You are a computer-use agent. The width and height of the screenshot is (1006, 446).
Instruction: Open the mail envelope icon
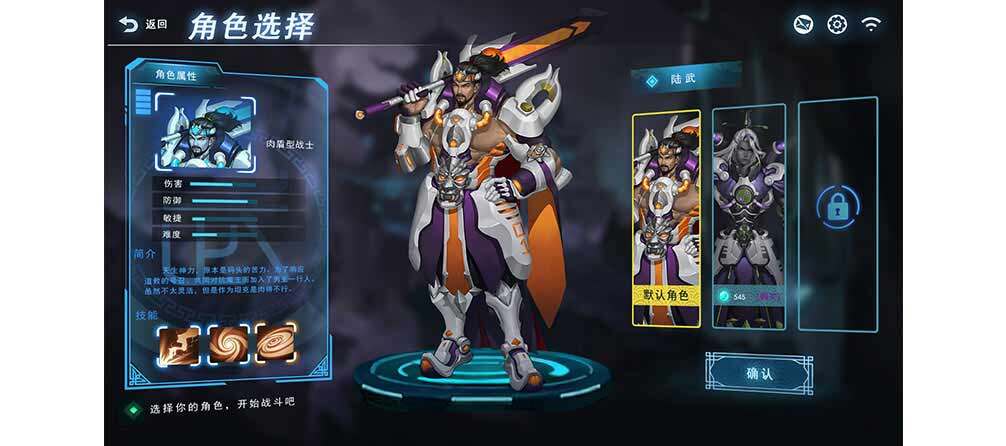803,24
